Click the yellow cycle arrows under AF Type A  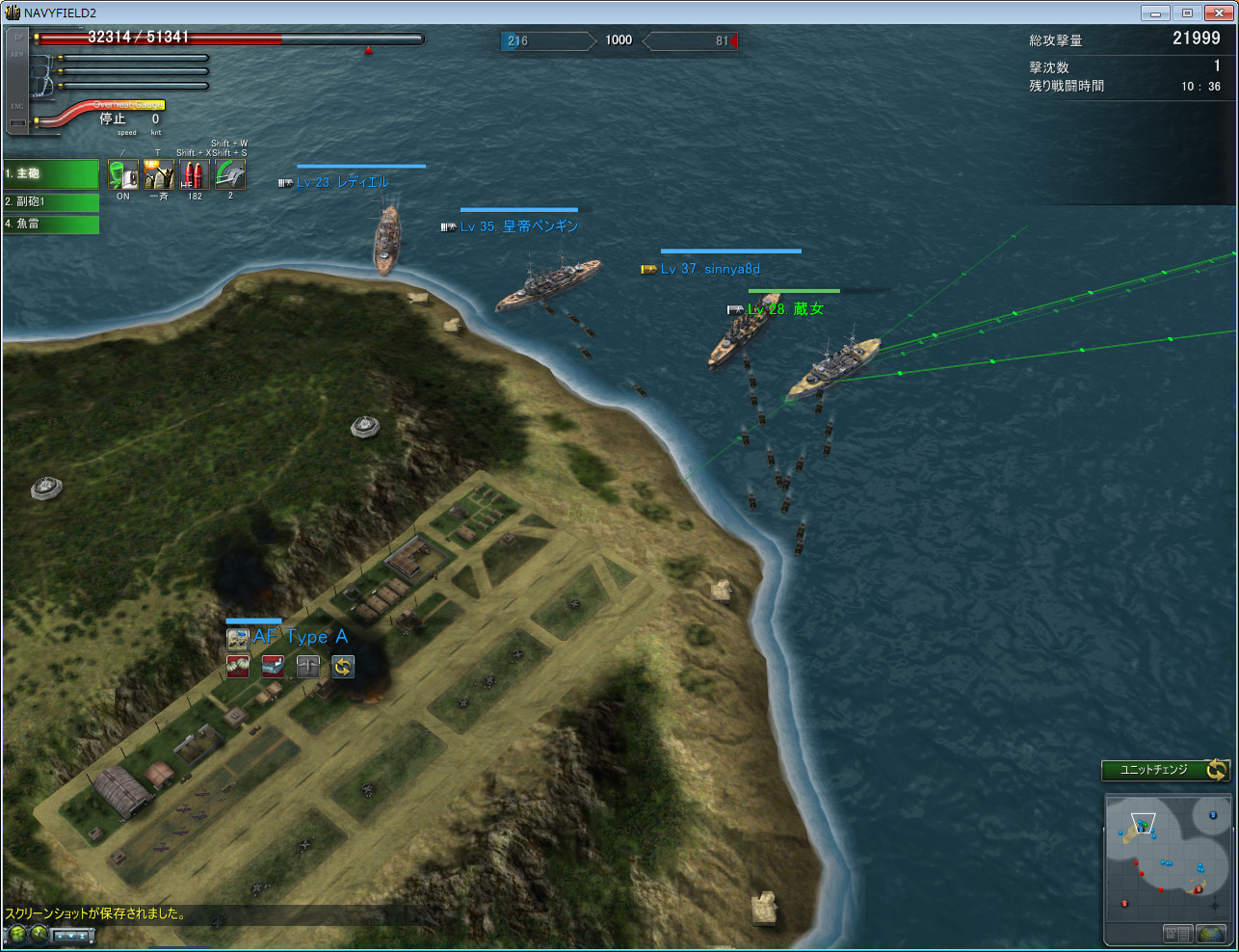click(343, 666)
